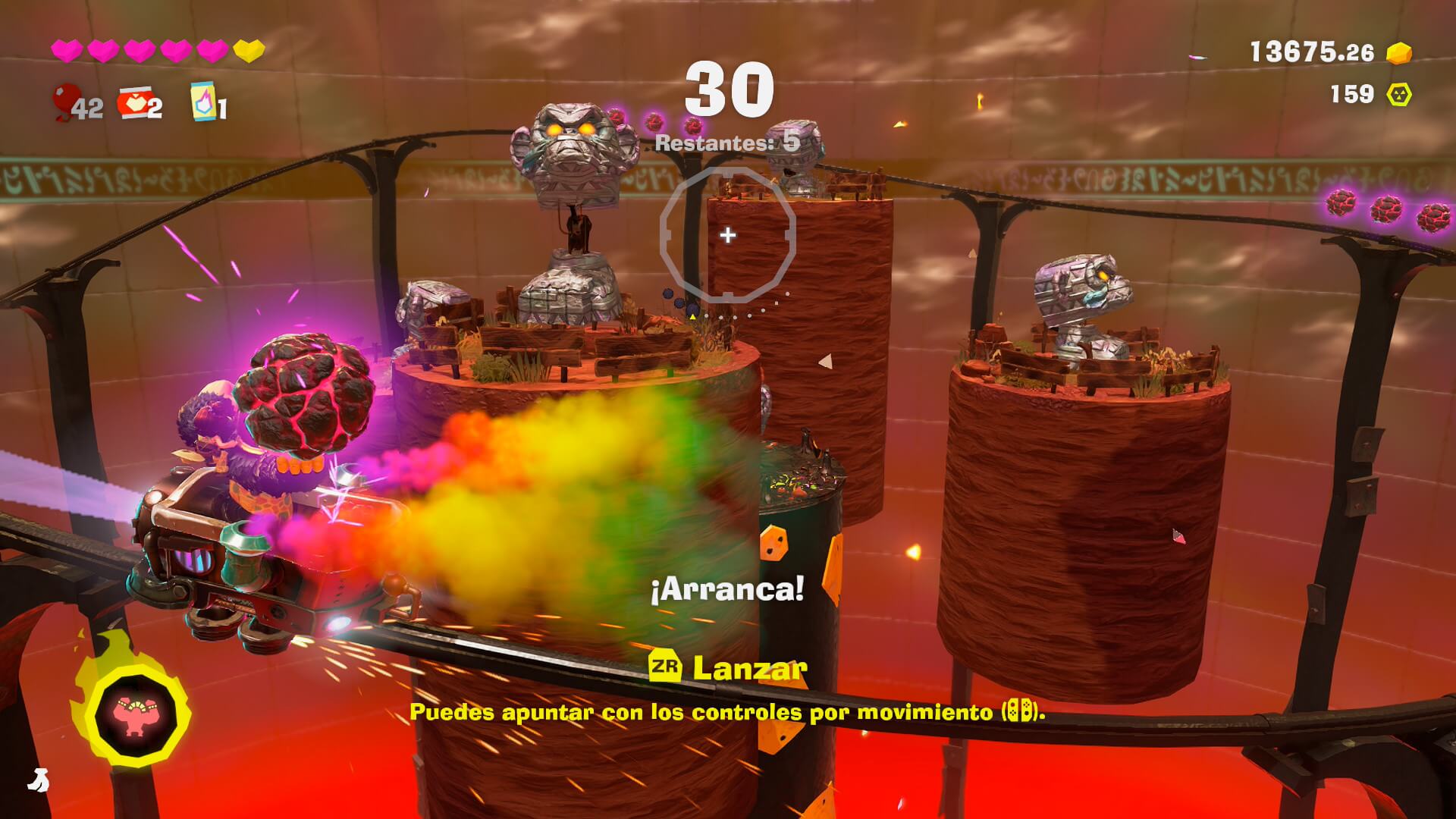Click the gold nugget currency icon
The height and width of the screenshot is (819, 1456).
point(1399,52)
